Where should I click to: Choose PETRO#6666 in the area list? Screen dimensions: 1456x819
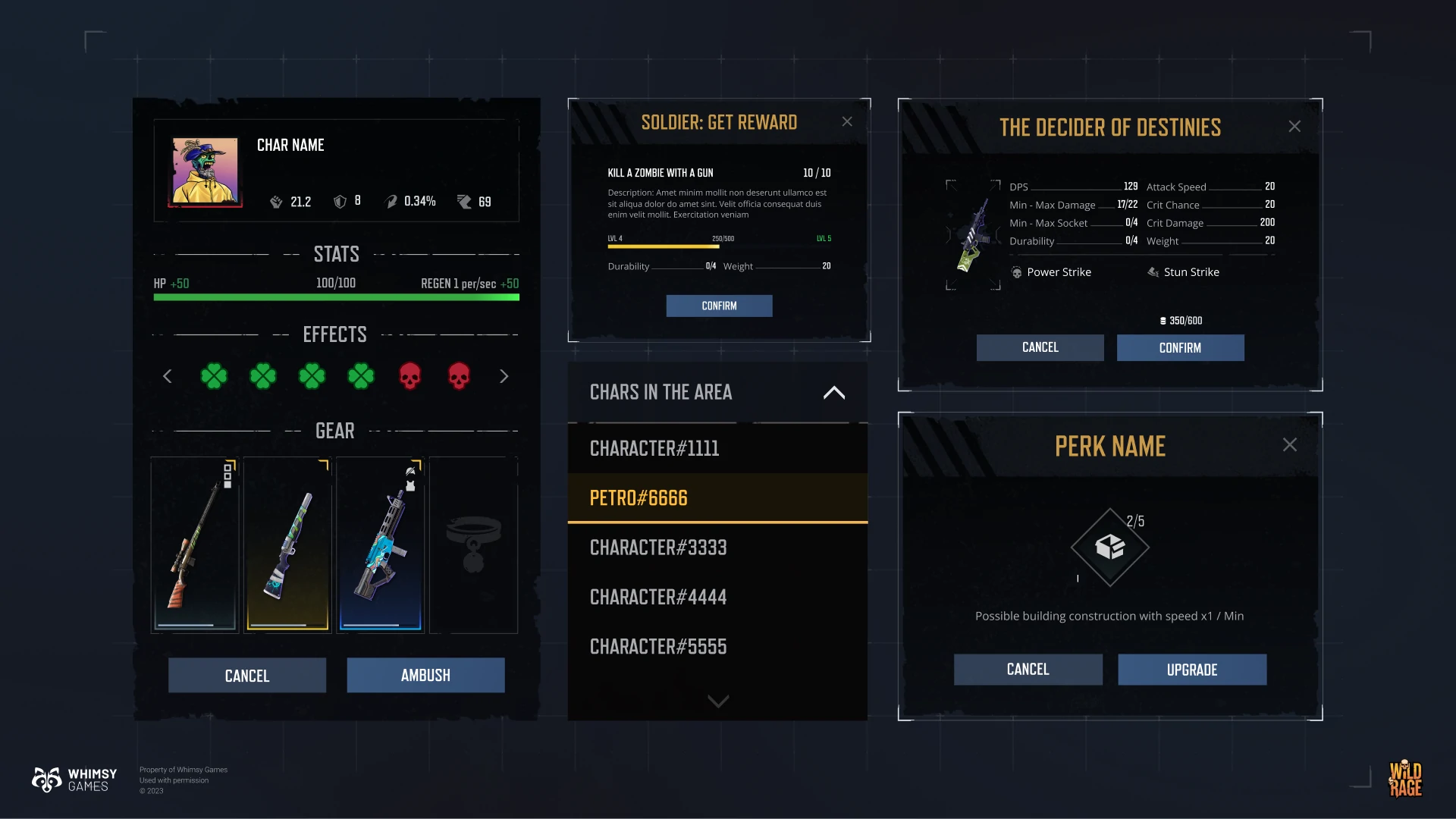pos(717,497)
